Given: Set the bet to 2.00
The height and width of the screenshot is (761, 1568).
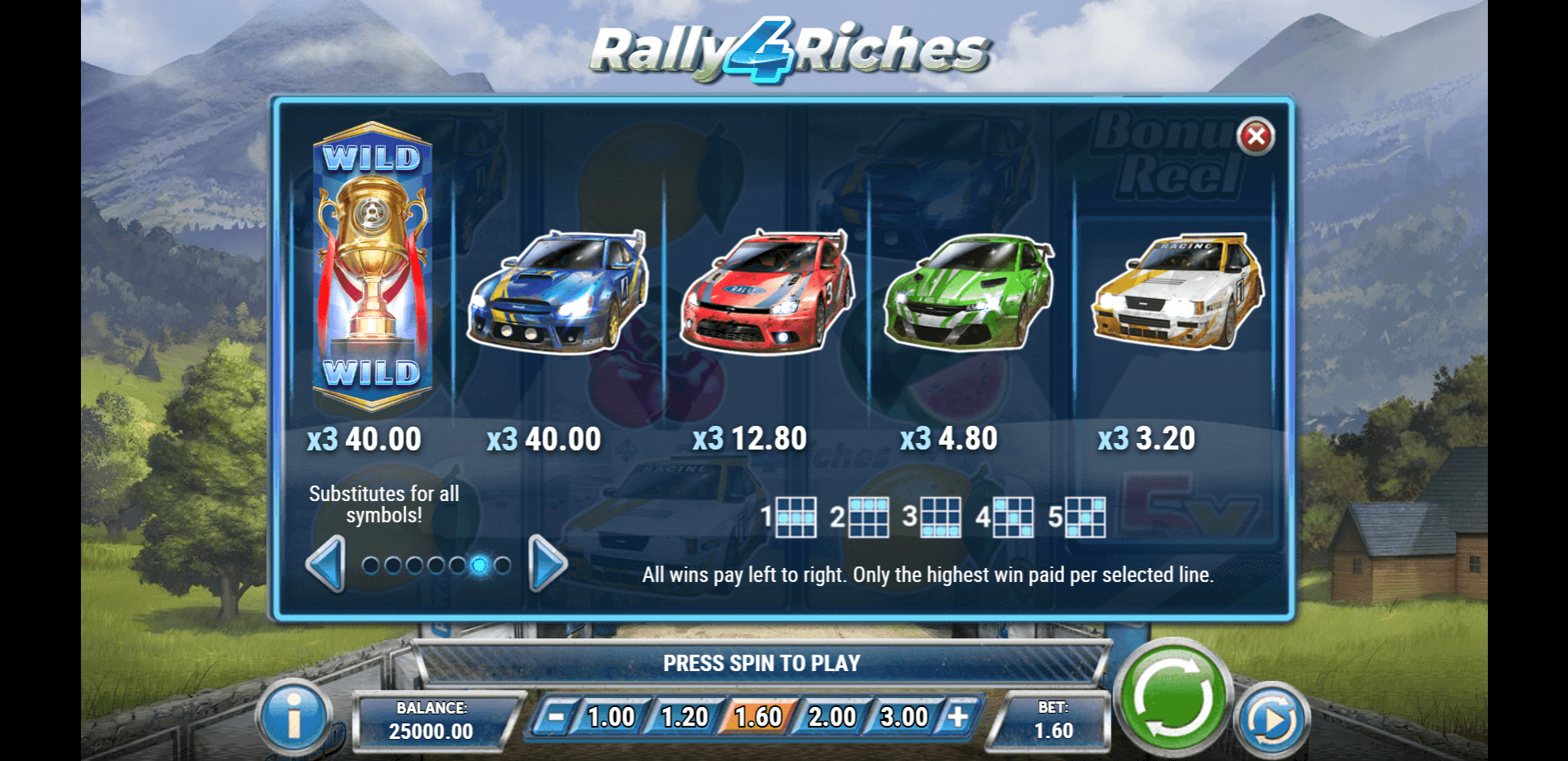Looking at the screenshot, I should 831,718.
